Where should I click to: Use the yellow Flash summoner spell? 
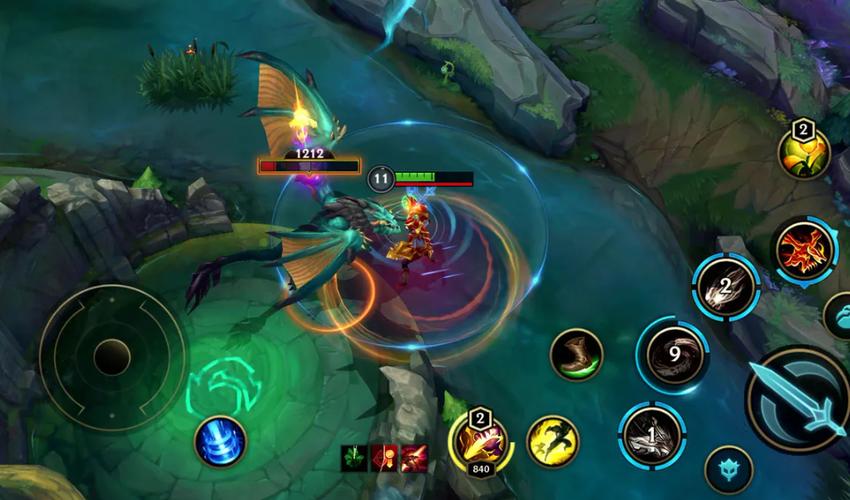tap(552, 441)
